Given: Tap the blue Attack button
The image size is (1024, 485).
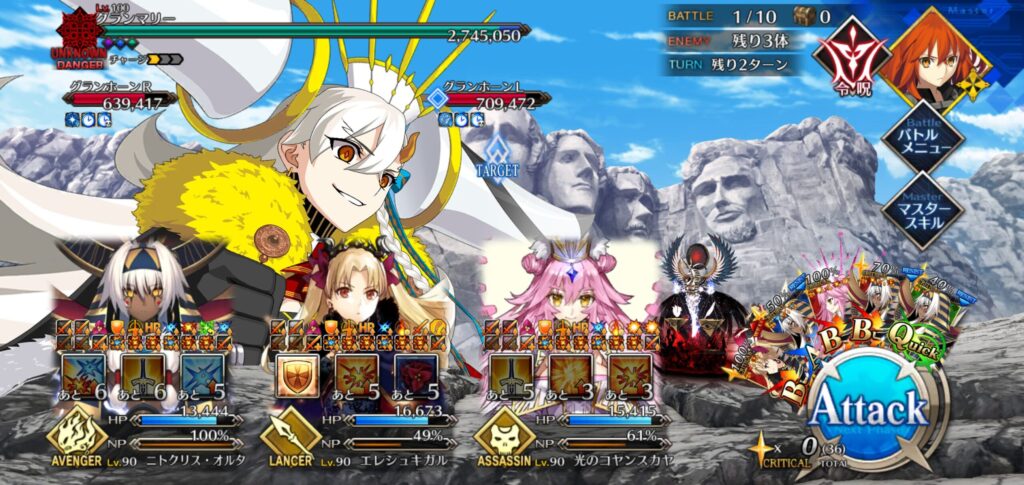Looking at the screenshot, I should click(868, 408).
